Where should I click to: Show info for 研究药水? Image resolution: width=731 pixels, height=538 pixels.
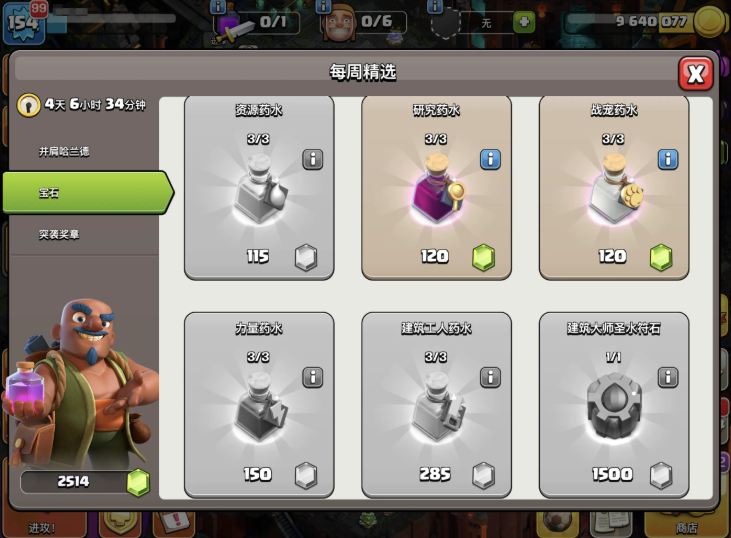(x=490, y=159)
